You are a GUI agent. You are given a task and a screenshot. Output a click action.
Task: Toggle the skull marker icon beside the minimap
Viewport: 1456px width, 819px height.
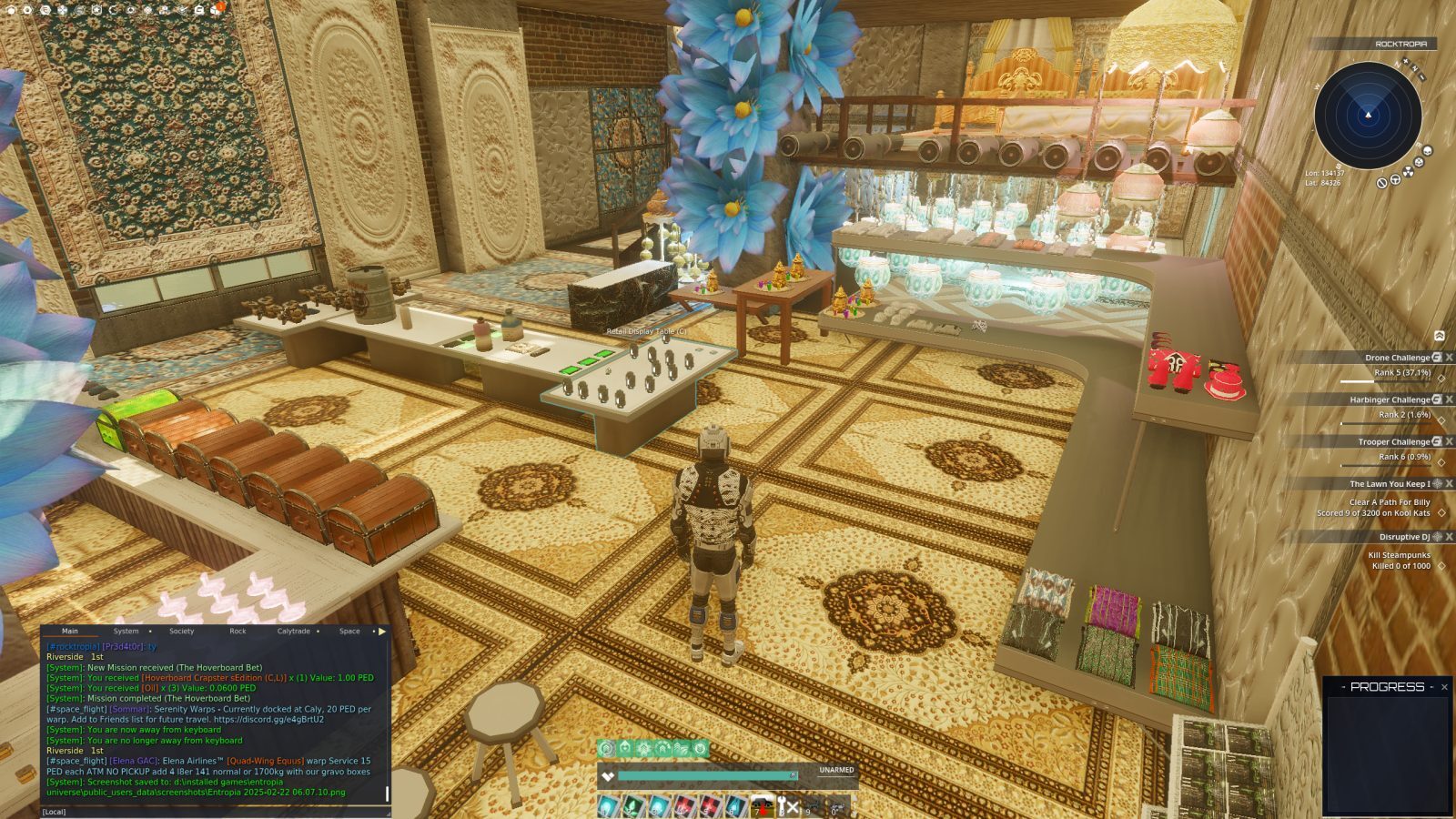(1427, 150)
